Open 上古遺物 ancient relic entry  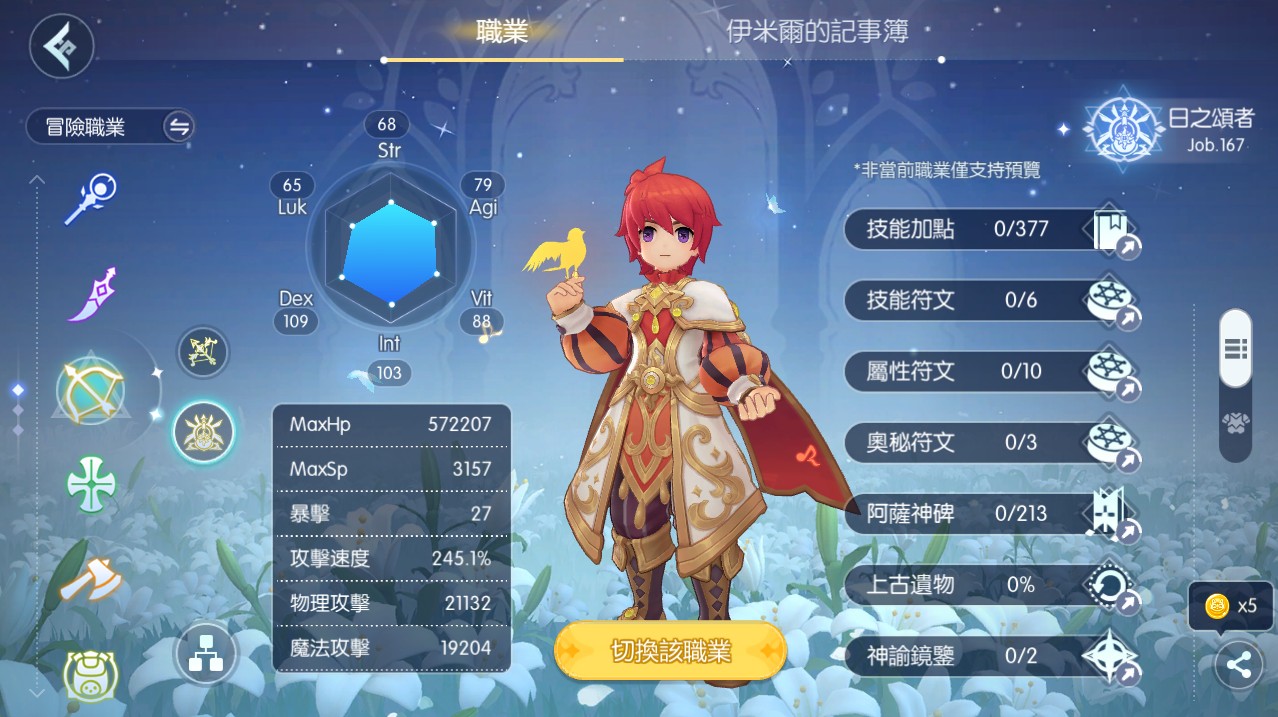pyautogui.click(x=990, y=585)
